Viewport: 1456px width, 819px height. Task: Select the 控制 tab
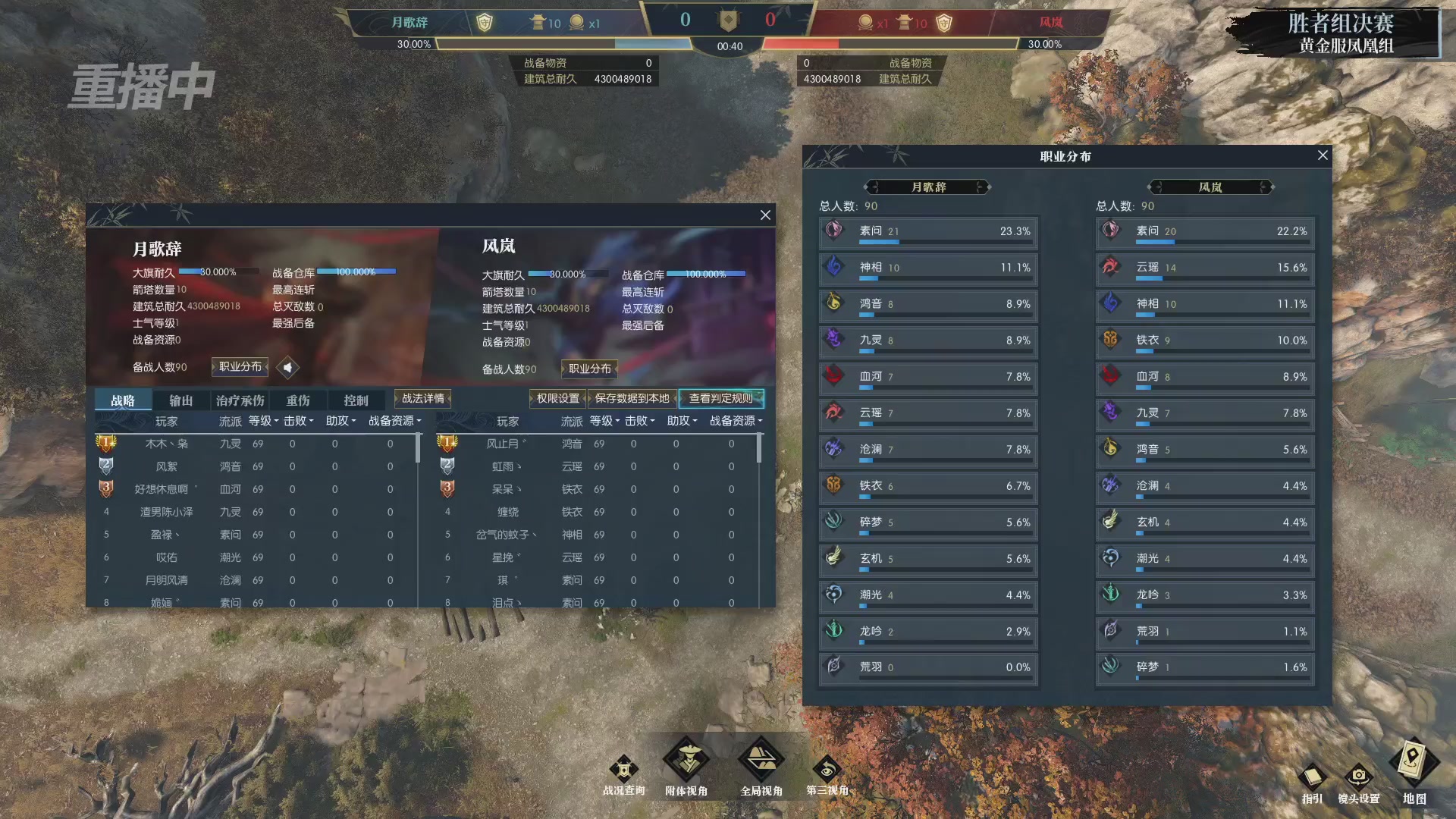(x=356, y=400)
